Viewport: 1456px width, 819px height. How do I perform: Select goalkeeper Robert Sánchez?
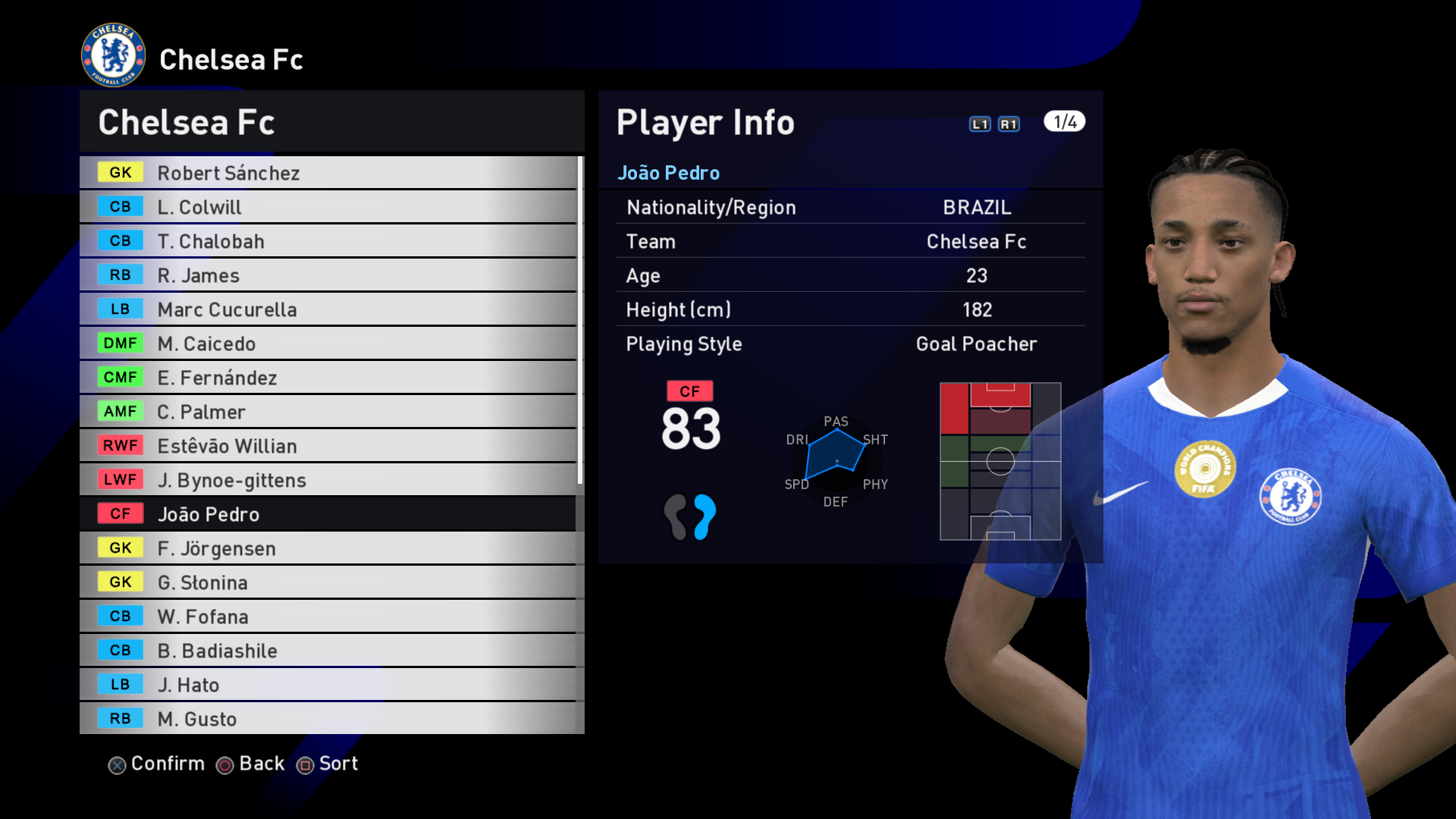pos(328,173)
